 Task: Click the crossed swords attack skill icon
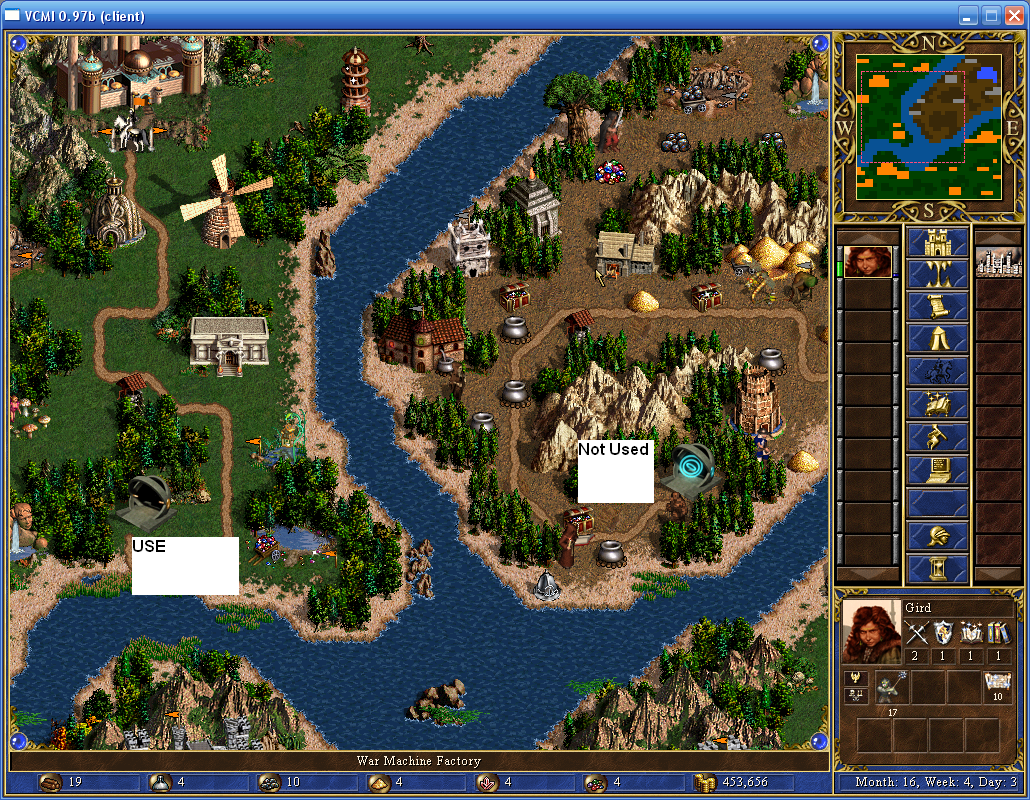(917, 632)
